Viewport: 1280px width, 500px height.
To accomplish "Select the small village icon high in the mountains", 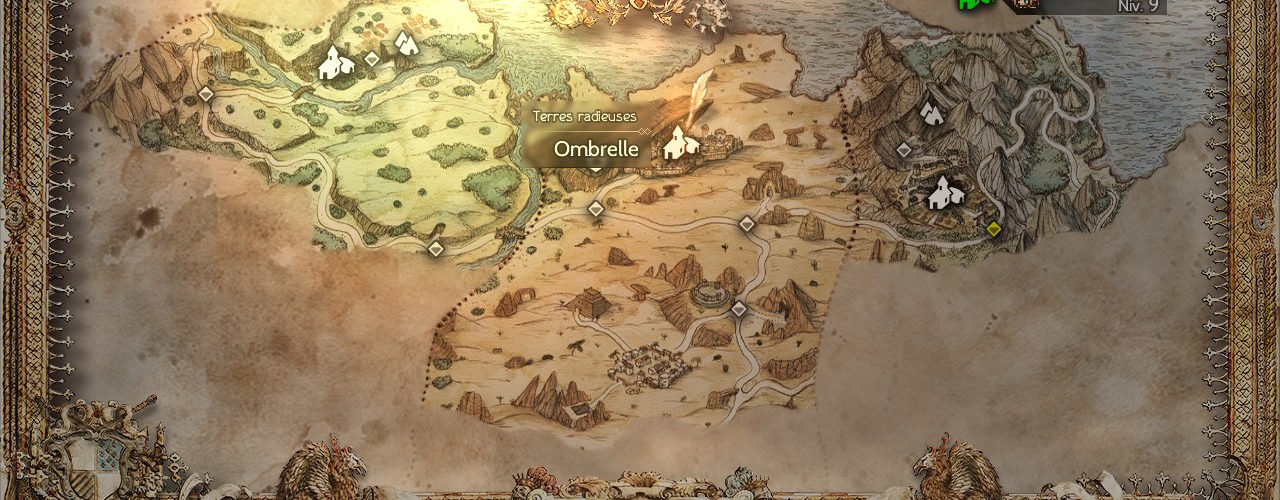I will 933,111.
